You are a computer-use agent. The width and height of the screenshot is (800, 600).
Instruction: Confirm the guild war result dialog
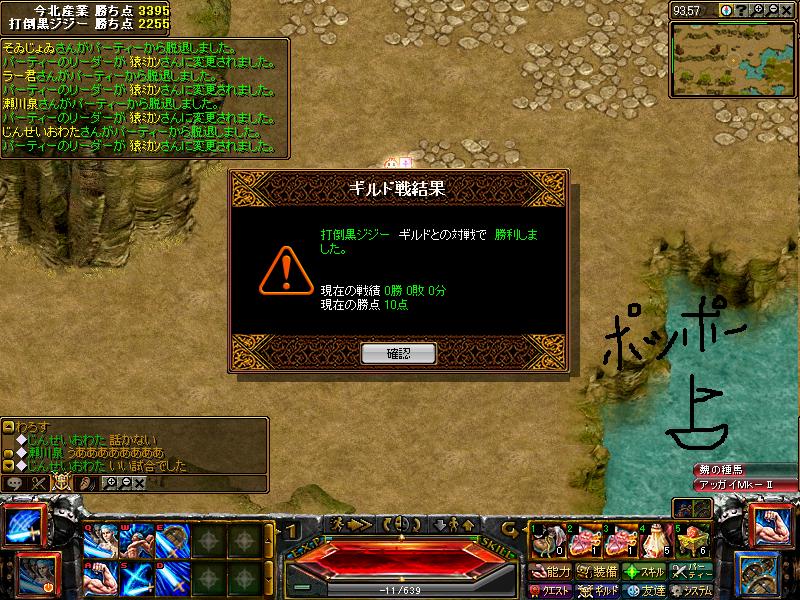coord(398,353)
